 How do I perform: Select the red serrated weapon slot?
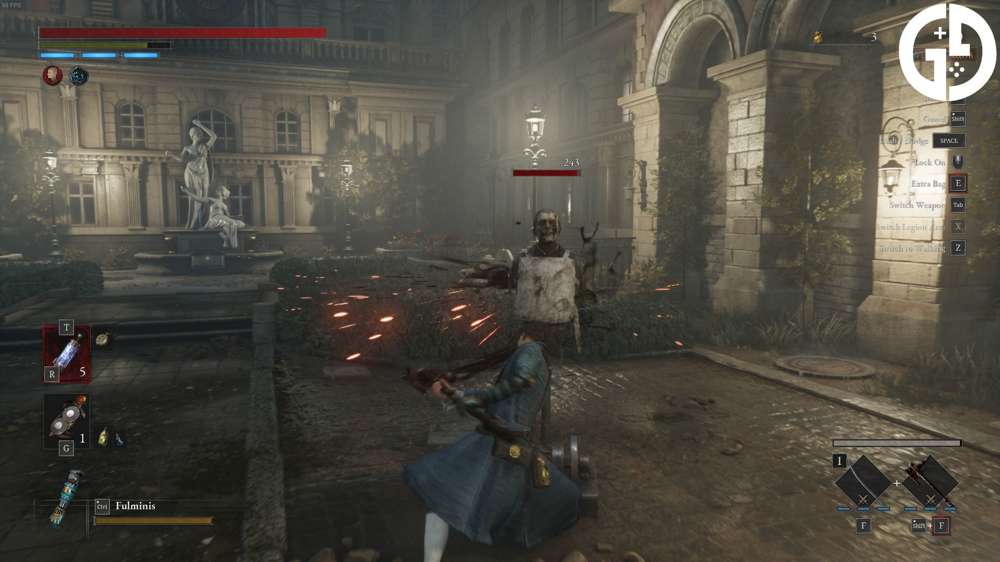coord(930,485)
